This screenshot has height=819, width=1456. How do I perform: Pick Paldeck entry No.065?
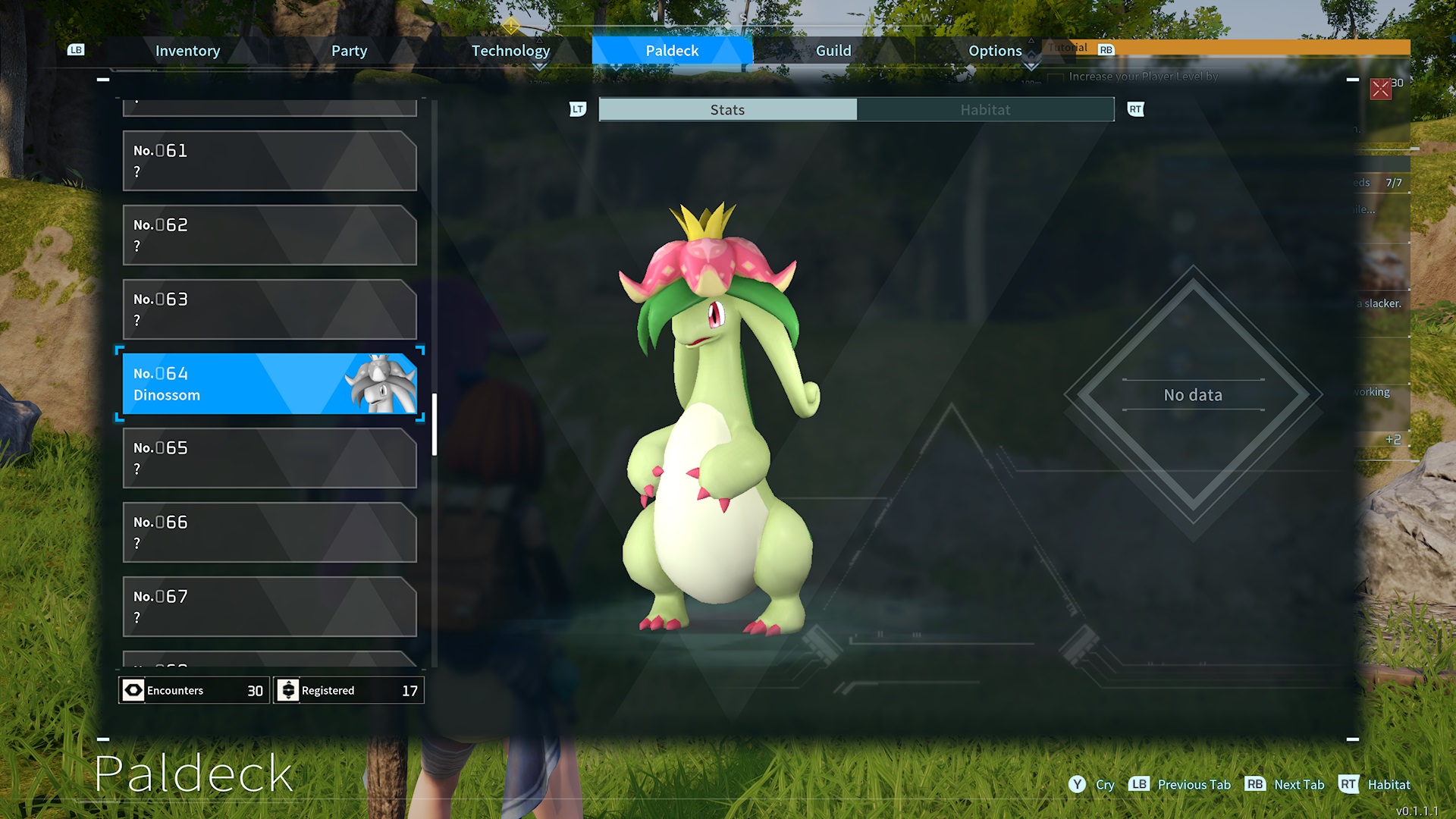269,458
